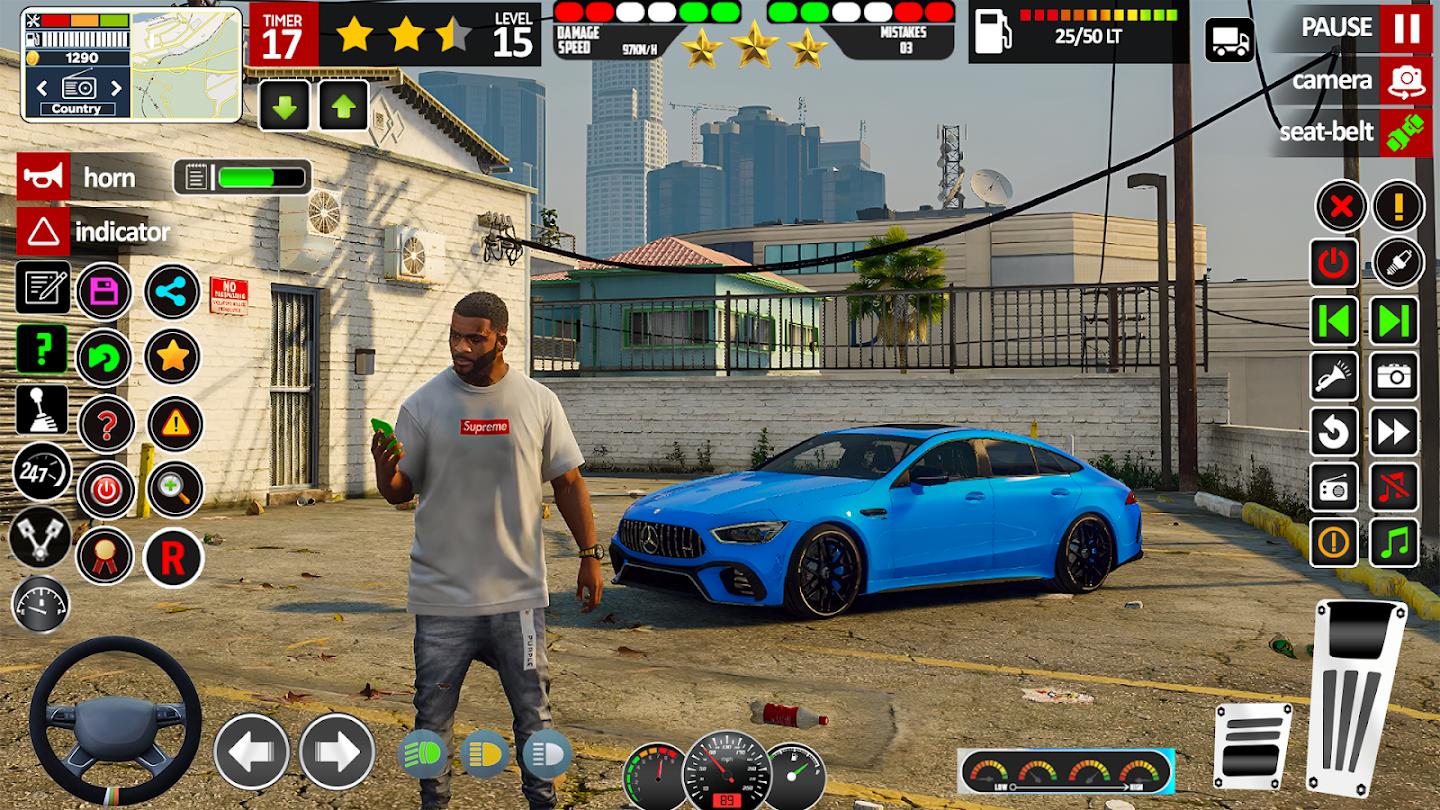Step on the accelerator pedal

pyautogui.click(x=1355, y=694)
